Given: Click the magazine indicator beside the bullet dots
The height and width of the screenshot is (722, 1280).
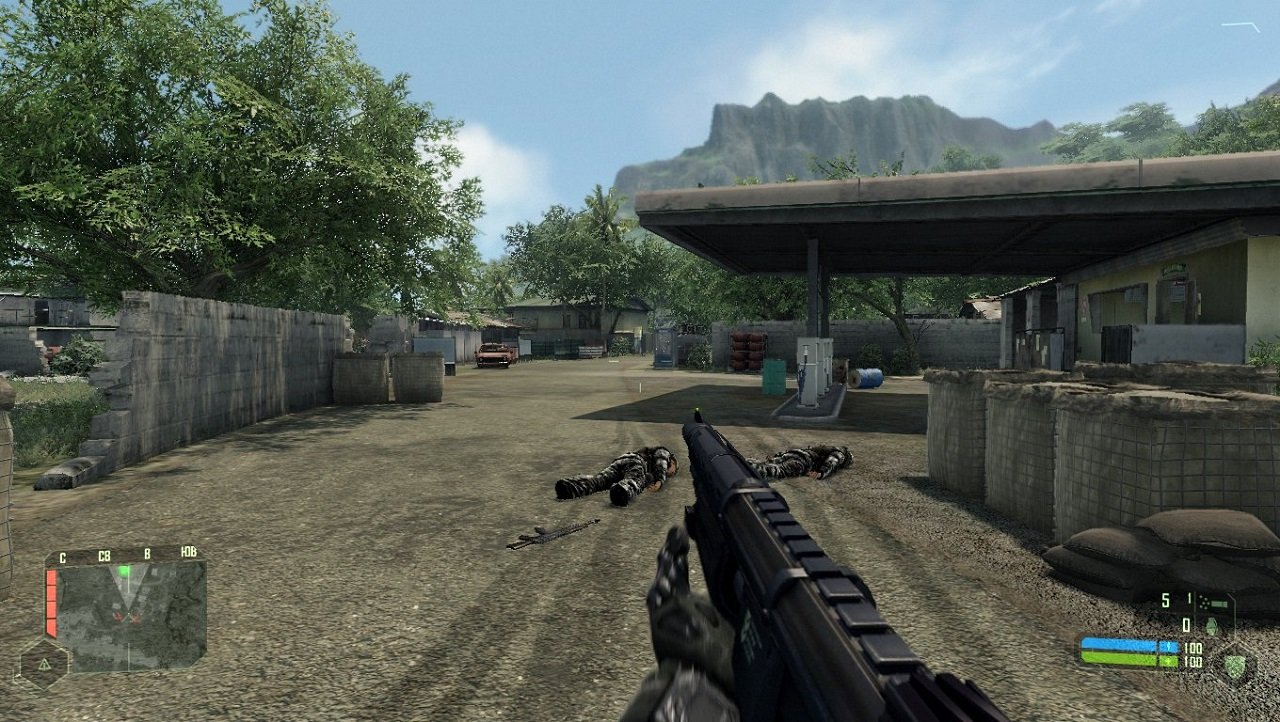Looking at the screenshot, I should click(x=1219, y=602).
